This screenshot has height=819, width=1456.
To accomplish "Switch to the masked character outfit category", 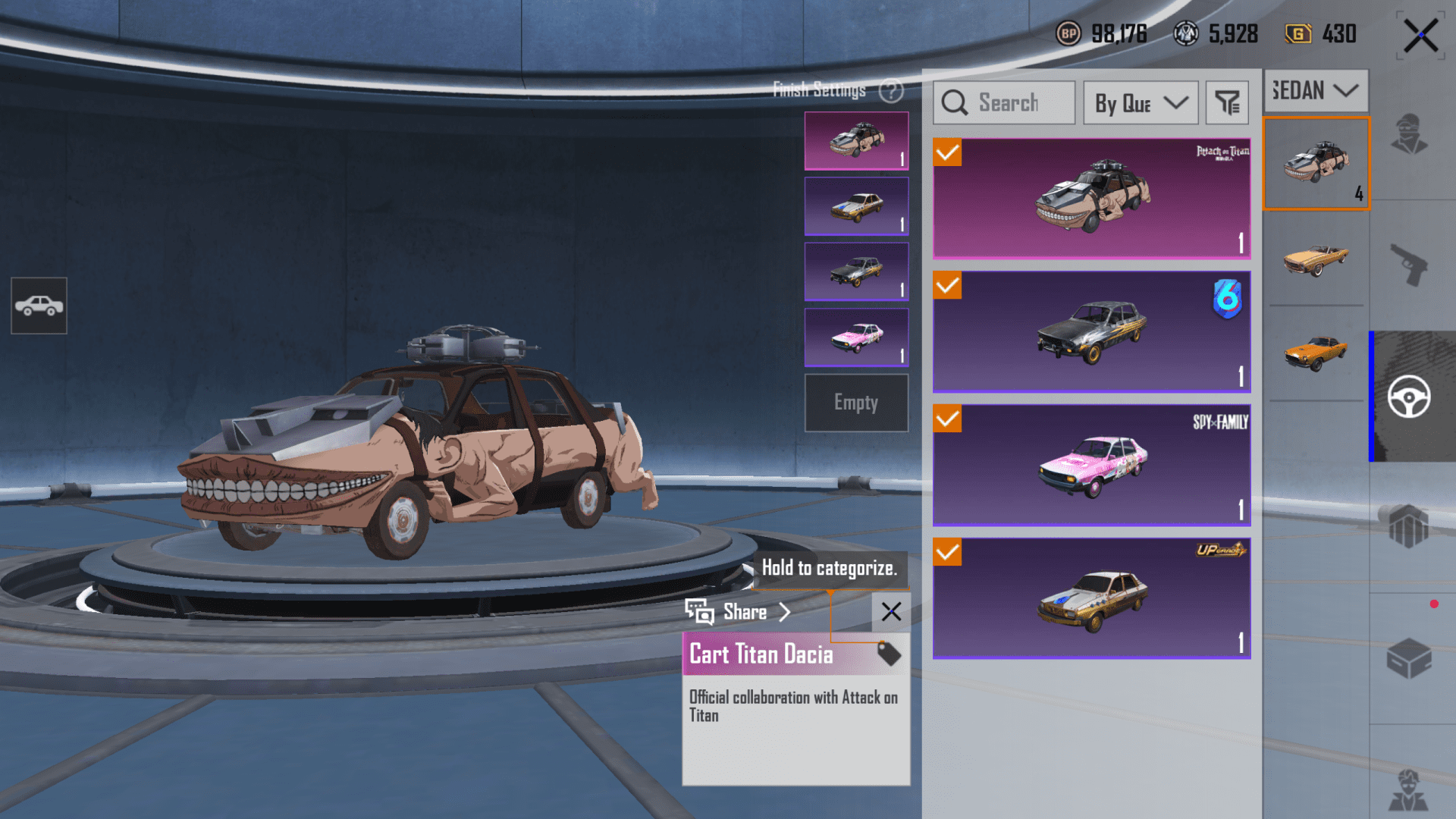I will (x=1408, y=134).
